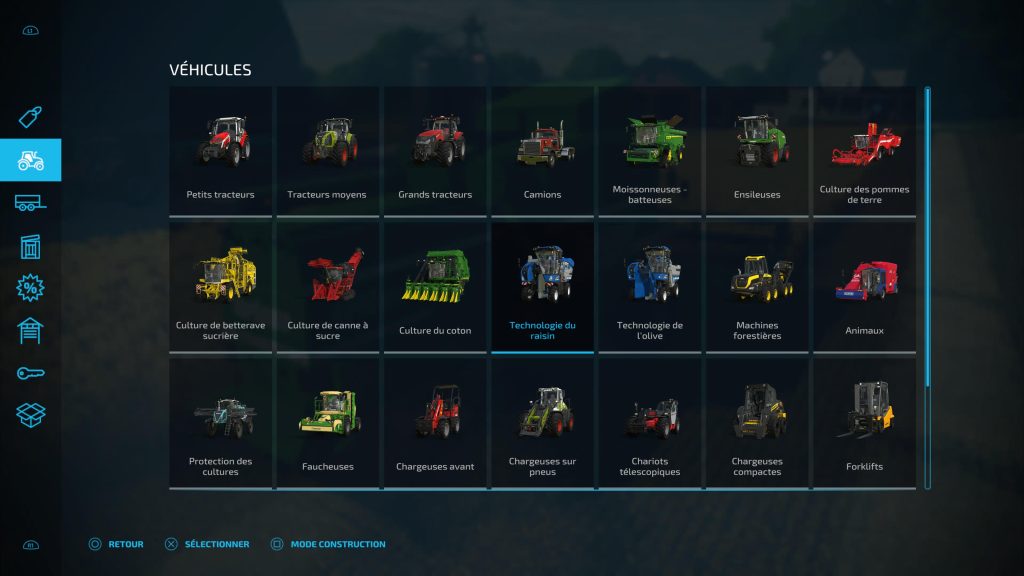The height and width of the screenshot is (576, 1024).
Task: Choose the Grands tracteurs tile
Action: pos(435,150)
